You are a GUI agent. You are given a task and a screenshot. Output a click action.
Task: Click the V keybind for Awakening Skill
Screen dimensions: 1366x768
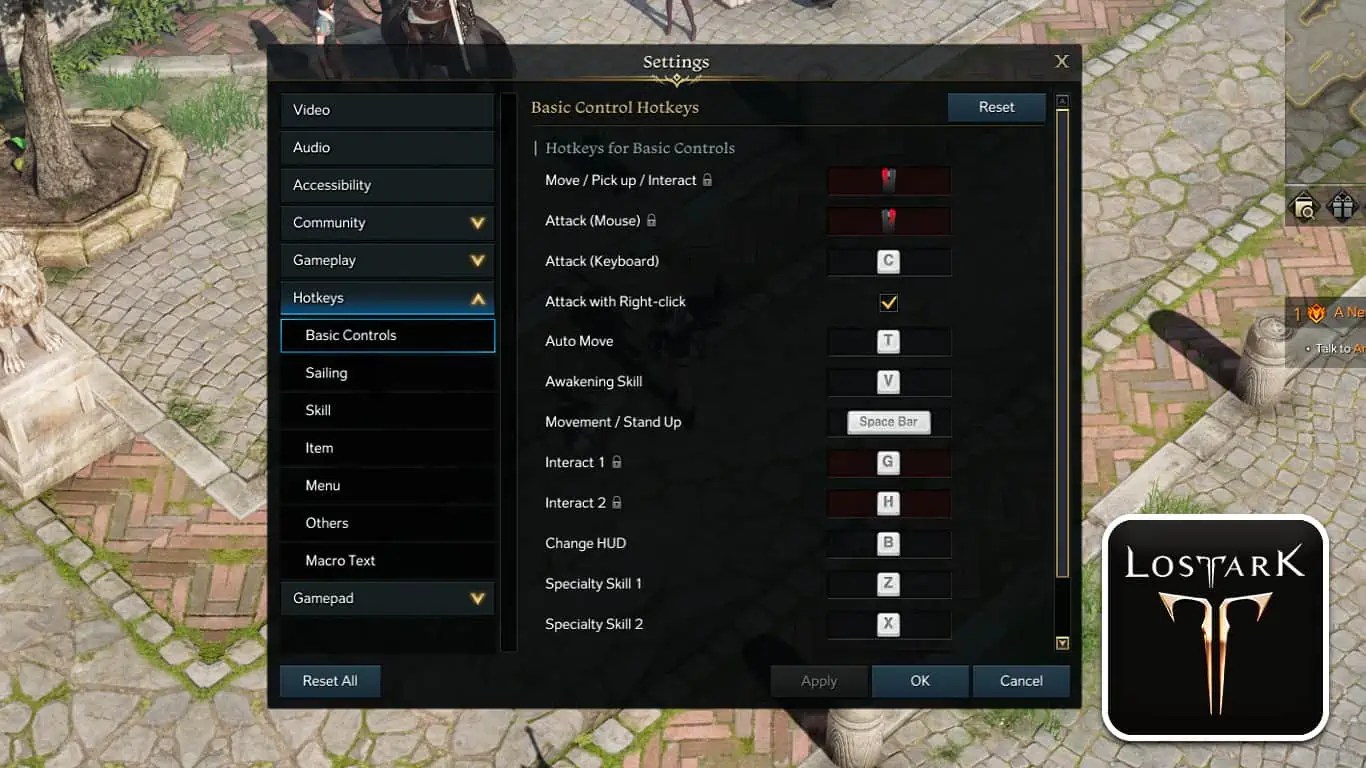[x=888, y=381]
